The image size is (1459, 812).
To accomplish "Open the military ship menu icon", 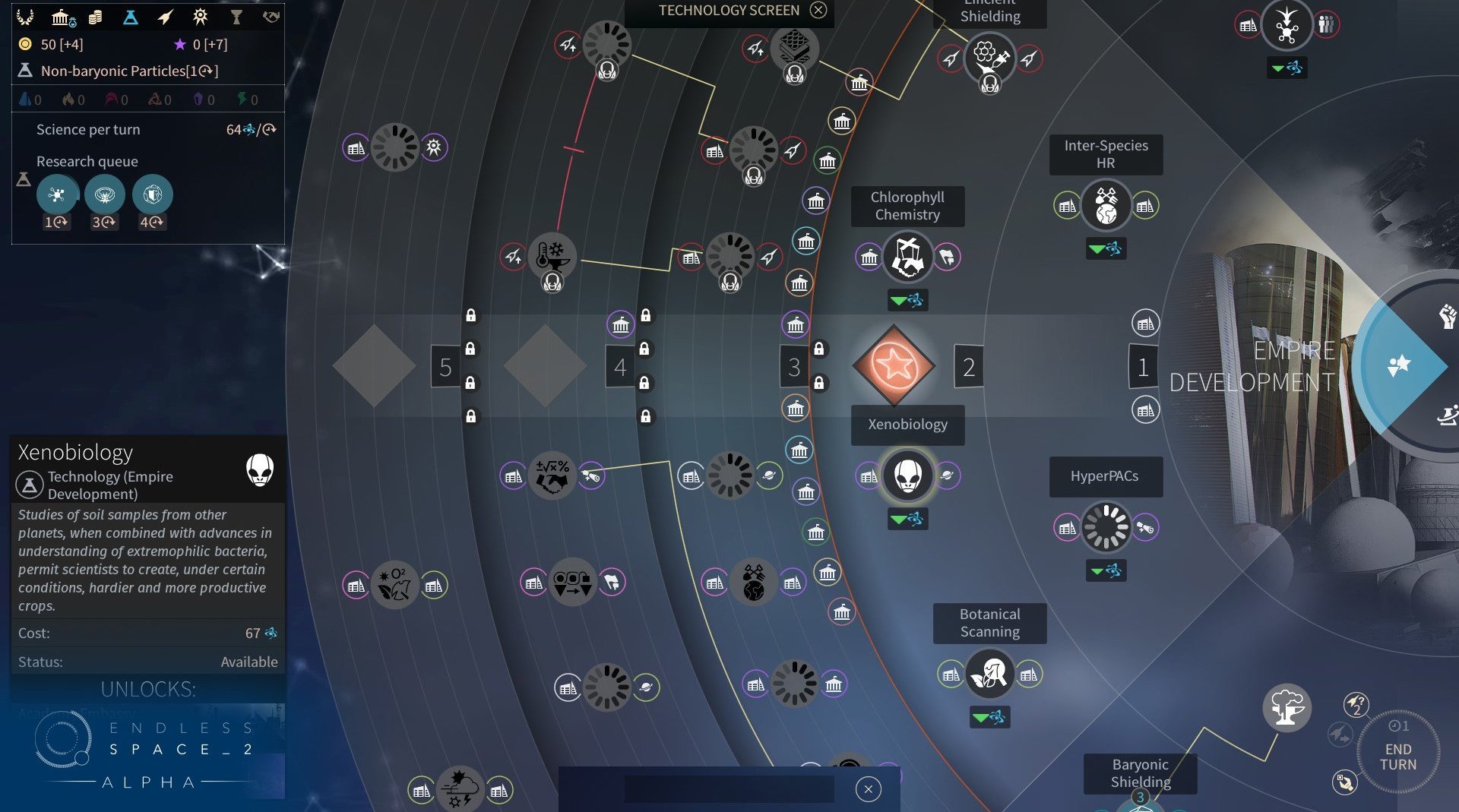I will [166, 17].
